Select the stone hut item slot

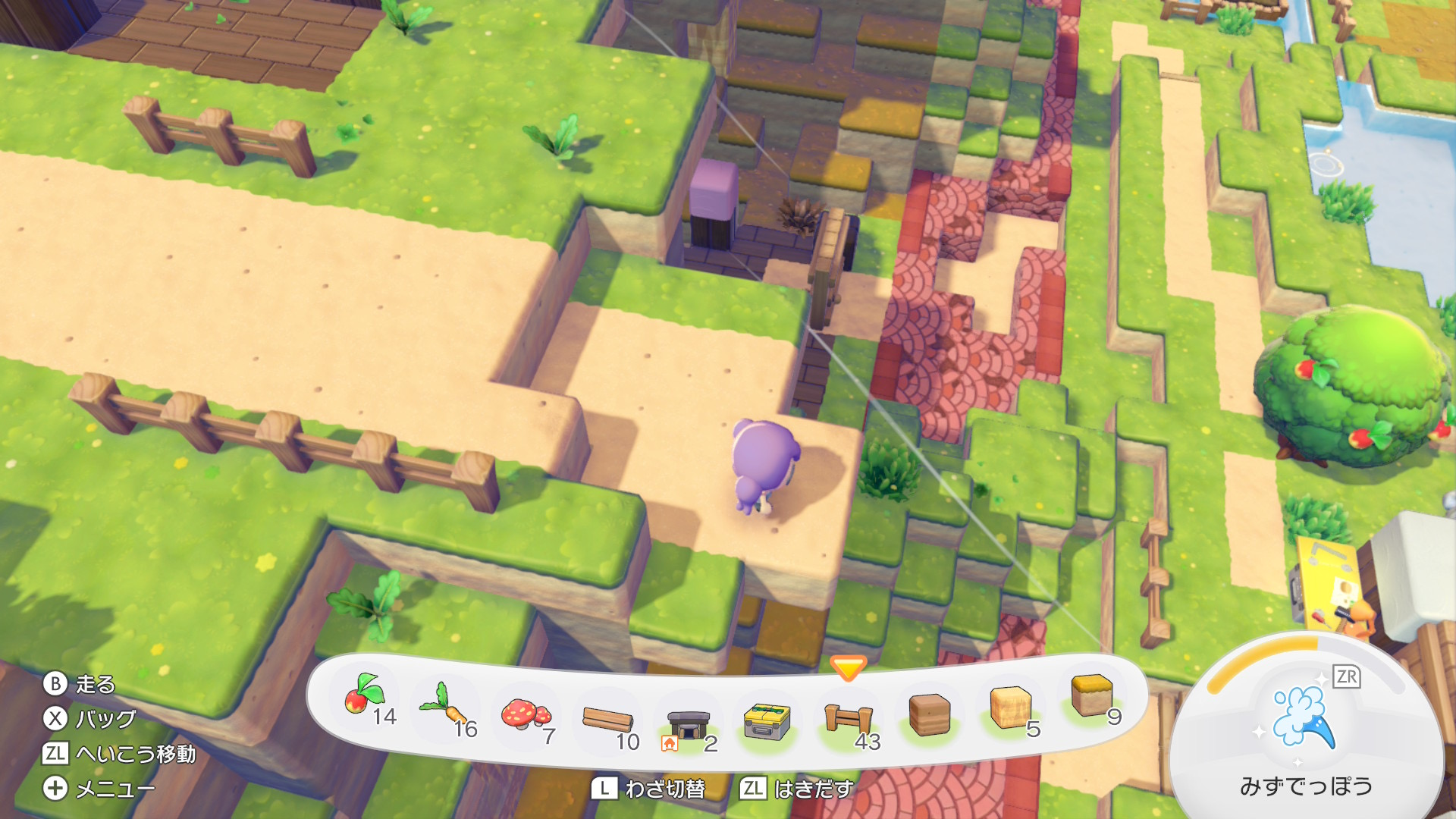click(x=688, y=726)
